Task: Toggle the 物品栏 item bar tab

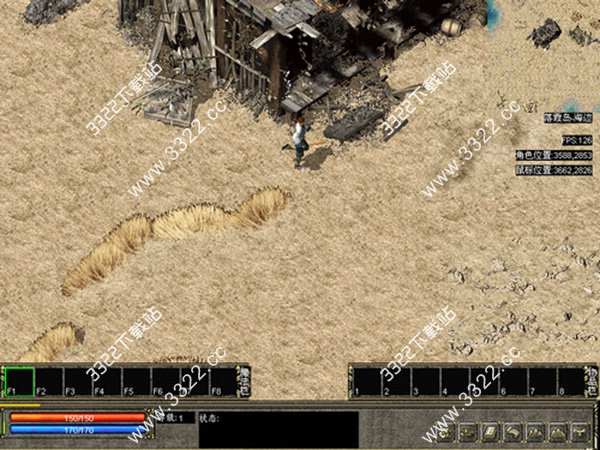Action: coord(592,380)
